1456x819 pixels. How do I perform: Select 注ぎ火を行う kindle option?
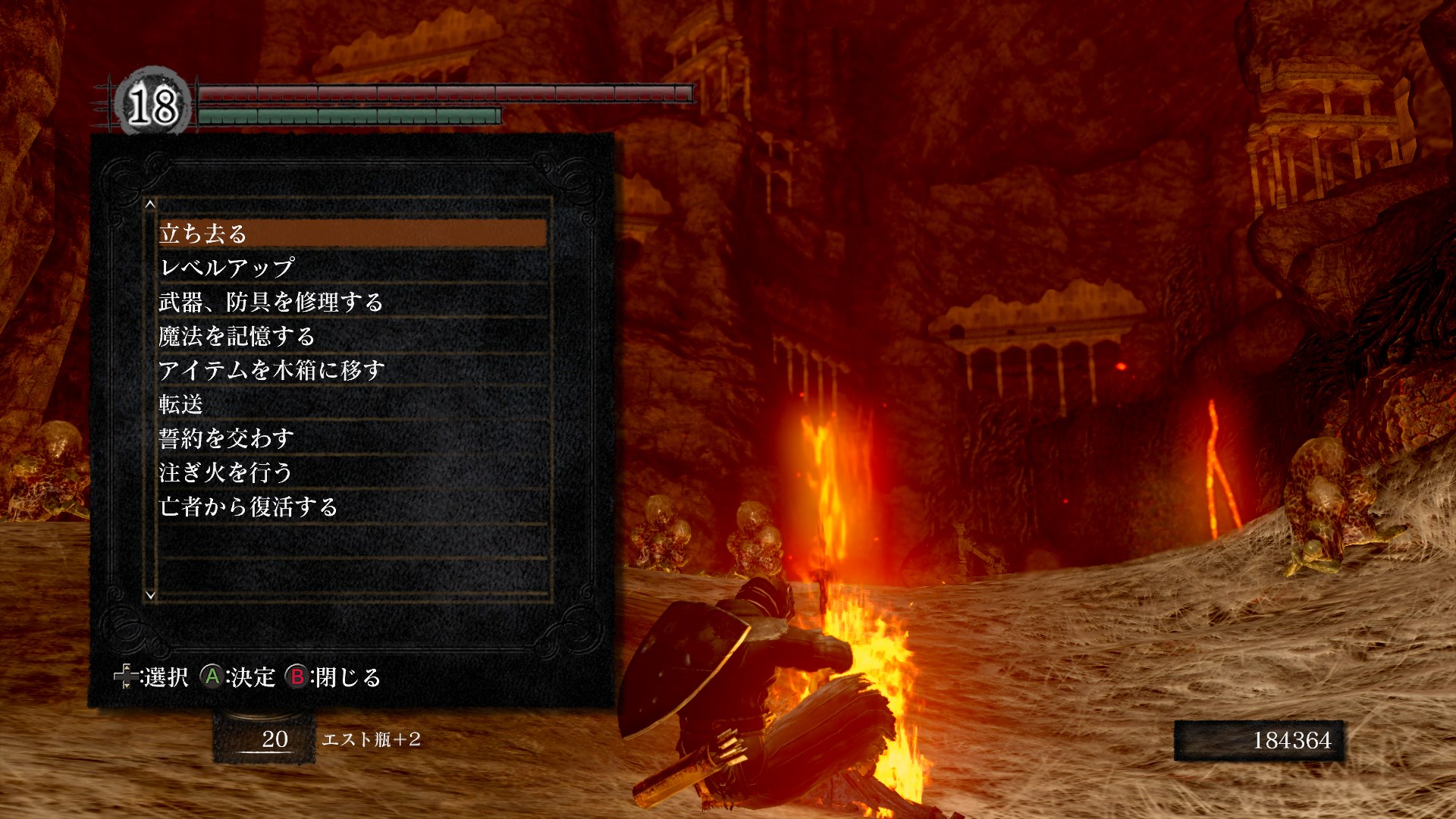click(353, 472)
